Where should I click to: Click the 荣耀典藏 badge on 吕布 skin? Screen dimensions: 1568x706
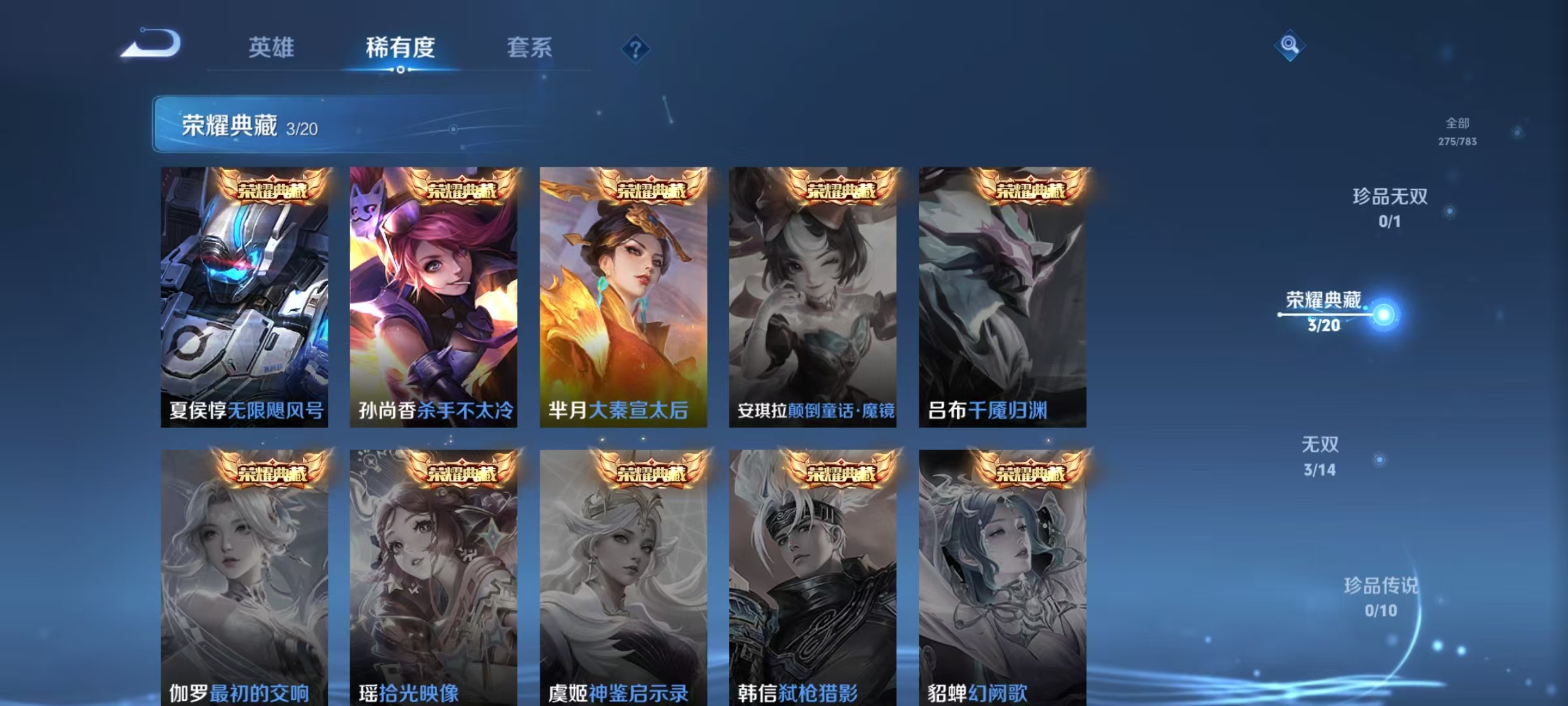tap(1030, 190)
